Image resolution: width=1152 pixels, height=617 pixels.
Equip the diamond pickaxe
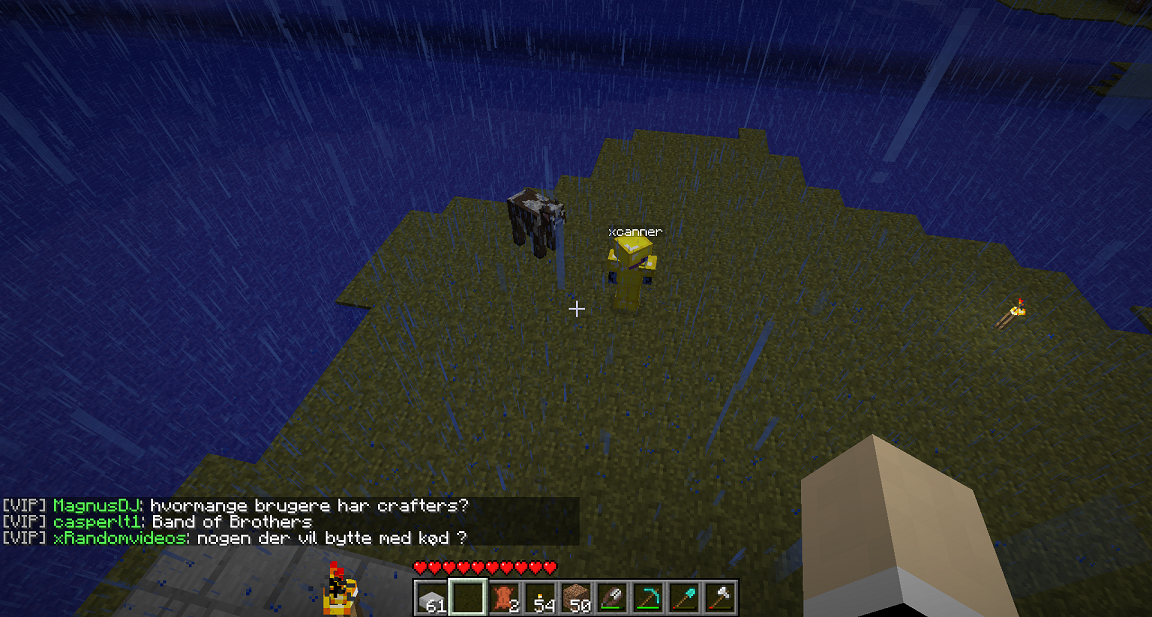coord(648,598)
